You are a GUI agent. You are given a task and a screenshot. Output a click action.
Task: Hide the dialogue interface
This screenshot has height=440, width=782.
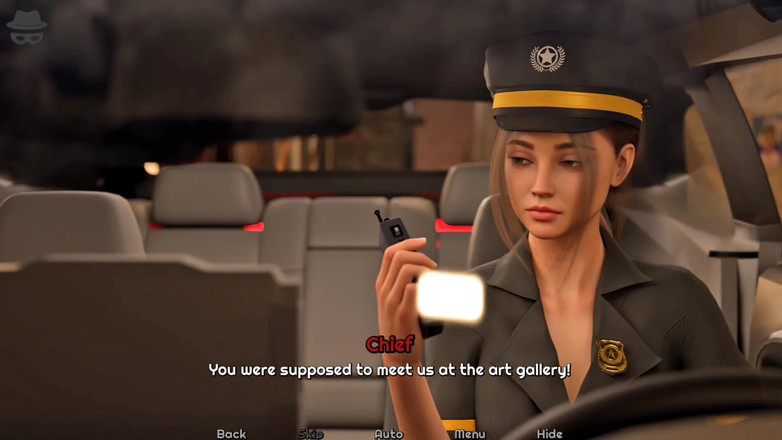pyautogui.click(x=549, y=433)
